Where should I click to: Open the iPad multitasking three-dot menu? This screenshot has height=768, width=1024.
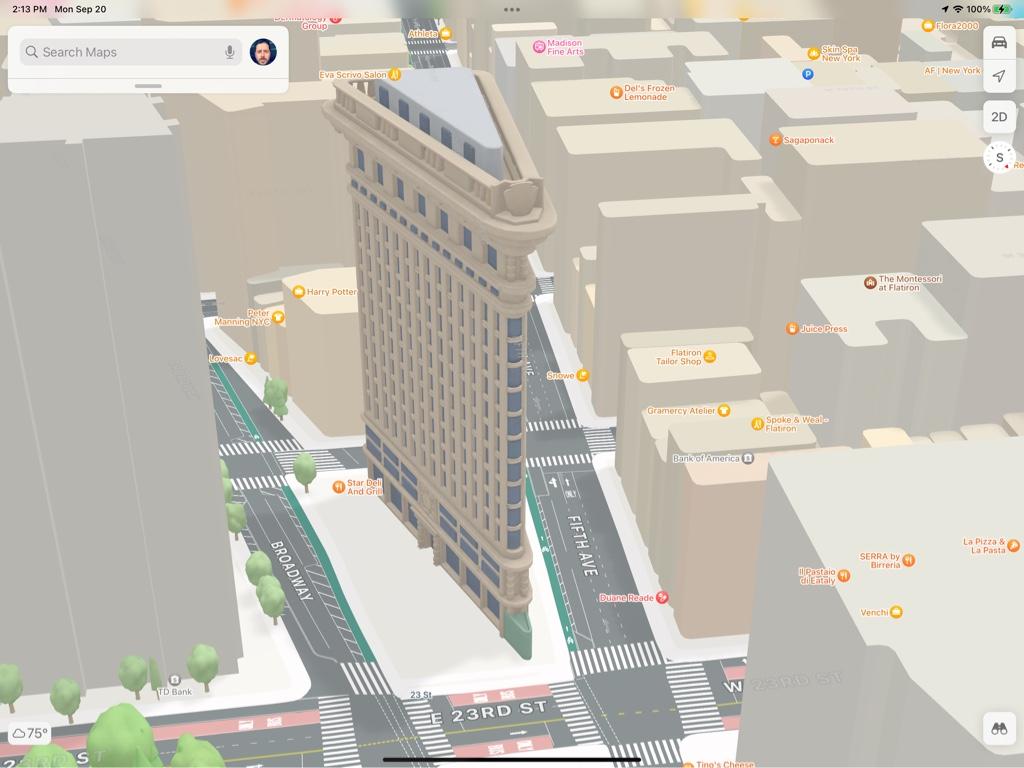point(512,10)
